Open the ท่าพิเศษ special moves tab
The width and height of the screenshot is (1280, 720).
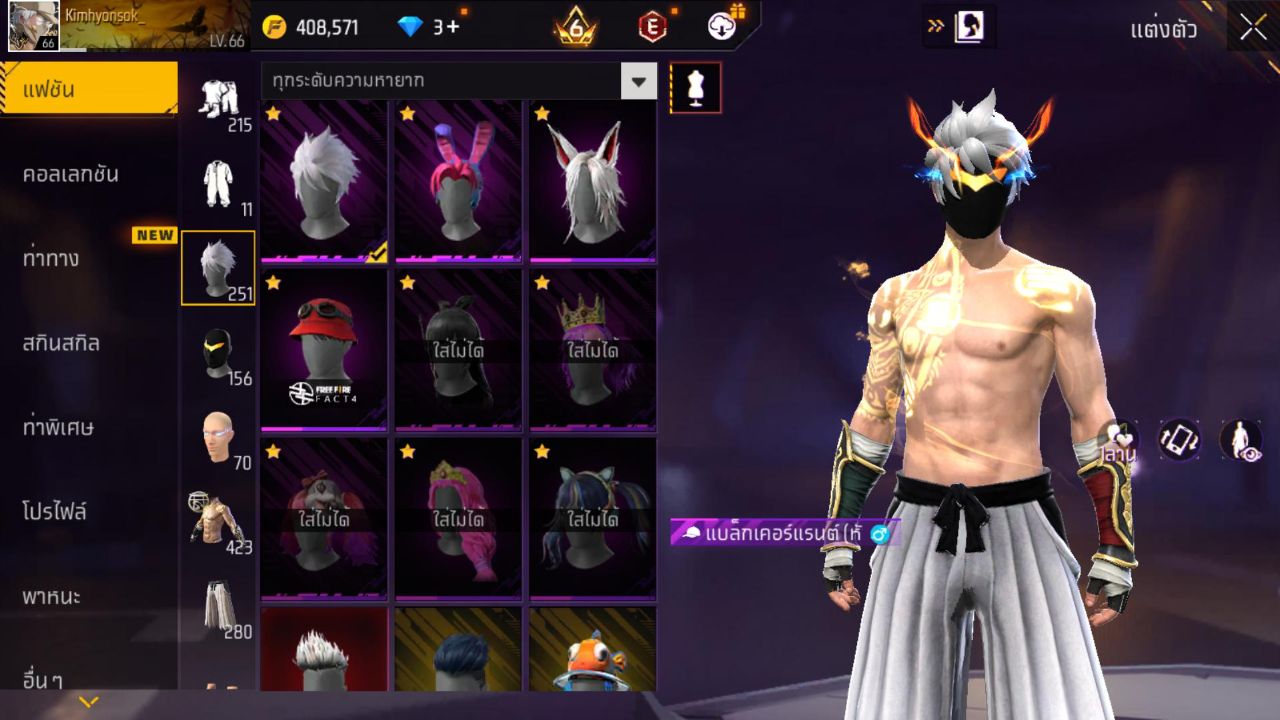pos(58,428)
